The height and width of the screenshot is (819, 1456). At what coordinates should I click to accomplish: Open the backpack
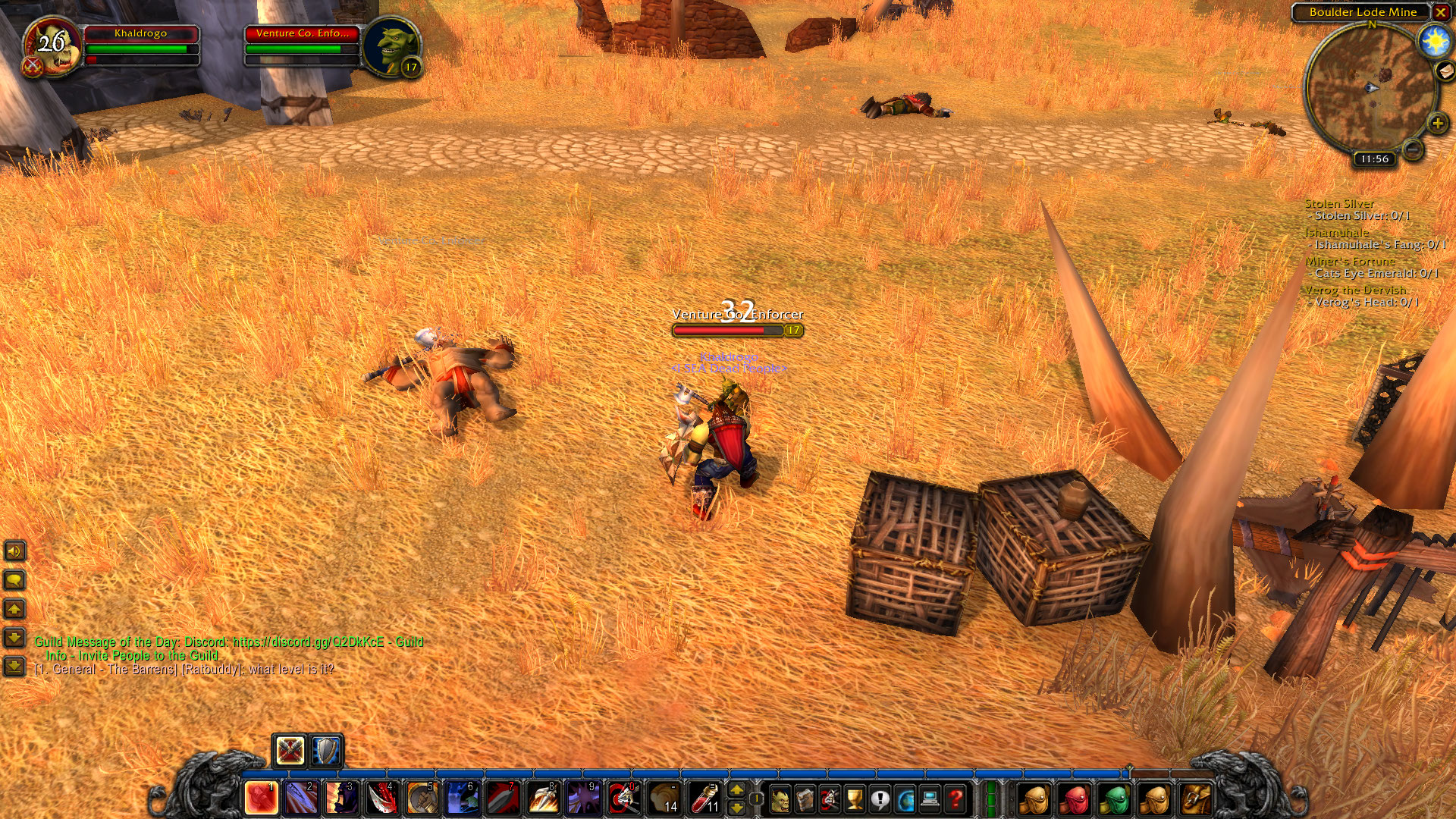click(x=1197, y=799)
